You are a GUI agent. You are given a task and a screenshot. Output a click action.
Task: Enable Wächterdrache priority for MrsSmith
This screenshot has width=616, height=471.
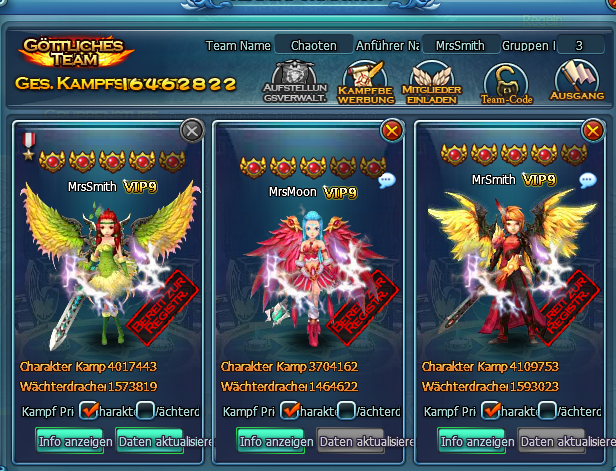pos(145,410)
